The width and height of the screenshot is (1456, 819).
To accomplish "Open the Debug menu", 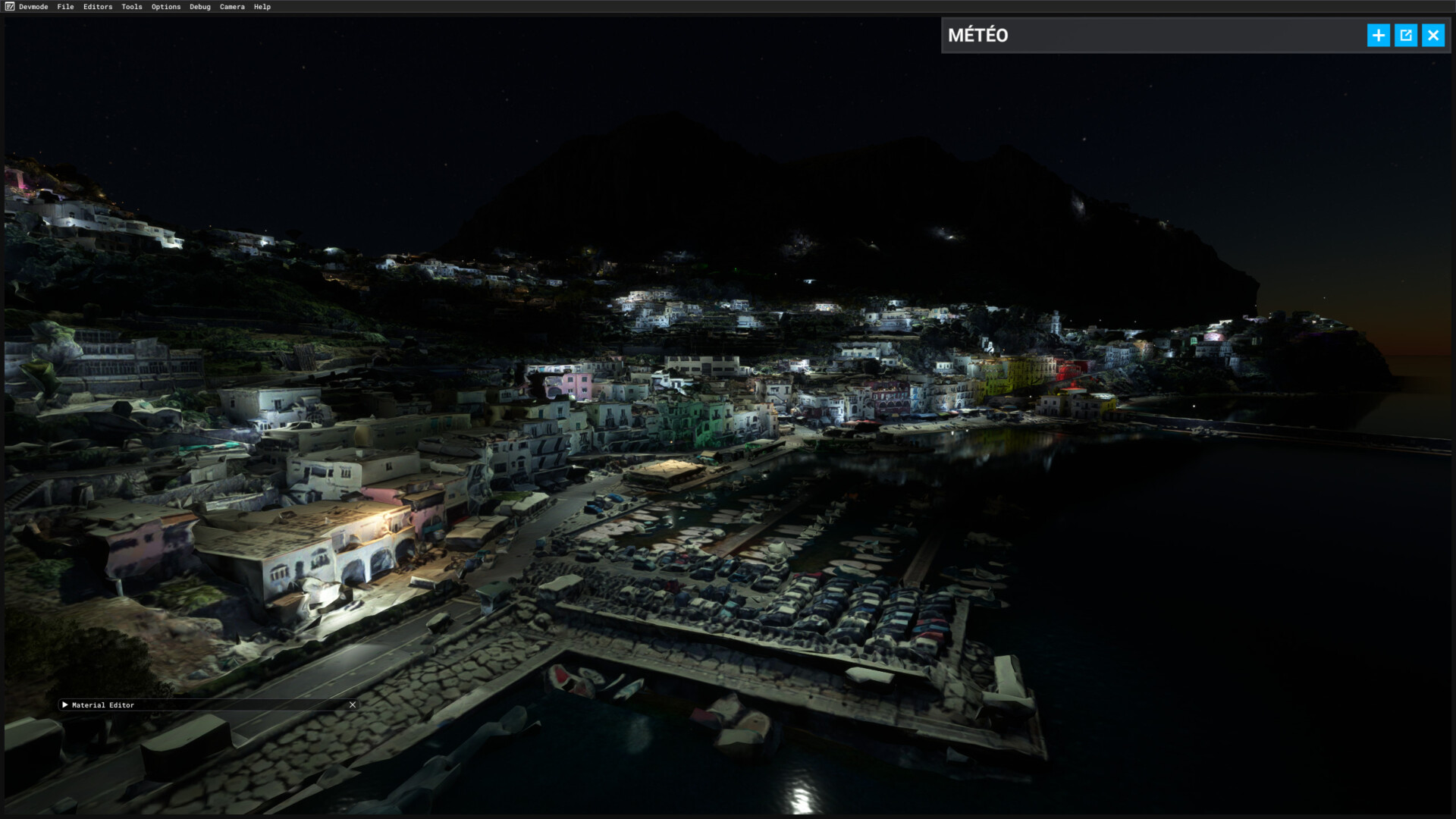I will coord(200,7).
